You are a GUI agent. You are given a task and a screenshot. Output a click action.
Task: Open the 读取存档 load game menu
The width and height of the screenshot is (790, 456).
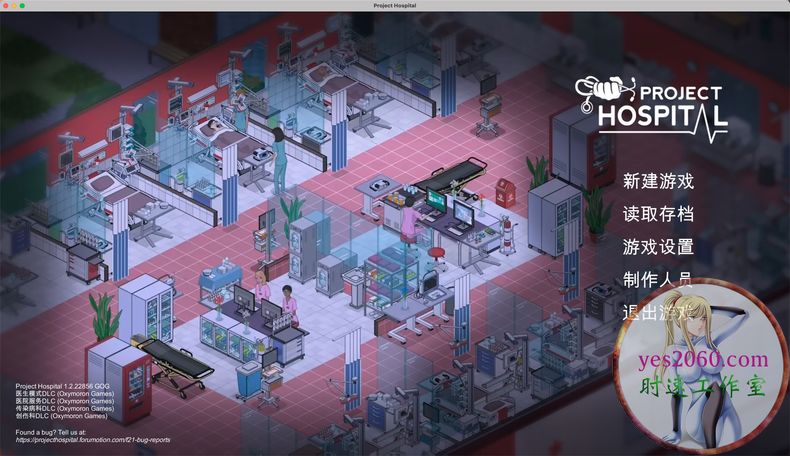[x=657, y=214]
